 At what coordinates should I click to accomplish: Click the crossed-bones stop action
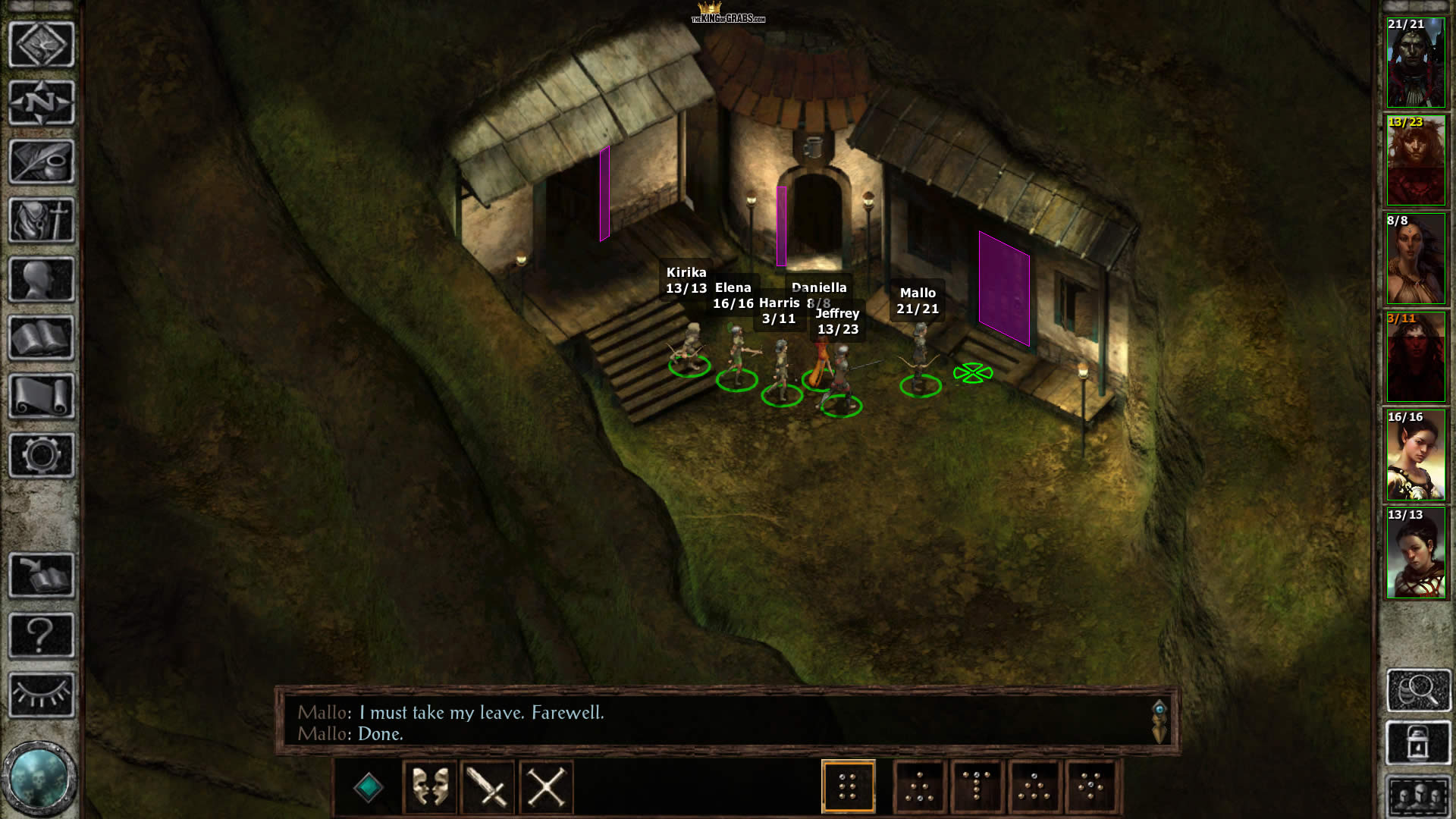click(x=546, y=786)
